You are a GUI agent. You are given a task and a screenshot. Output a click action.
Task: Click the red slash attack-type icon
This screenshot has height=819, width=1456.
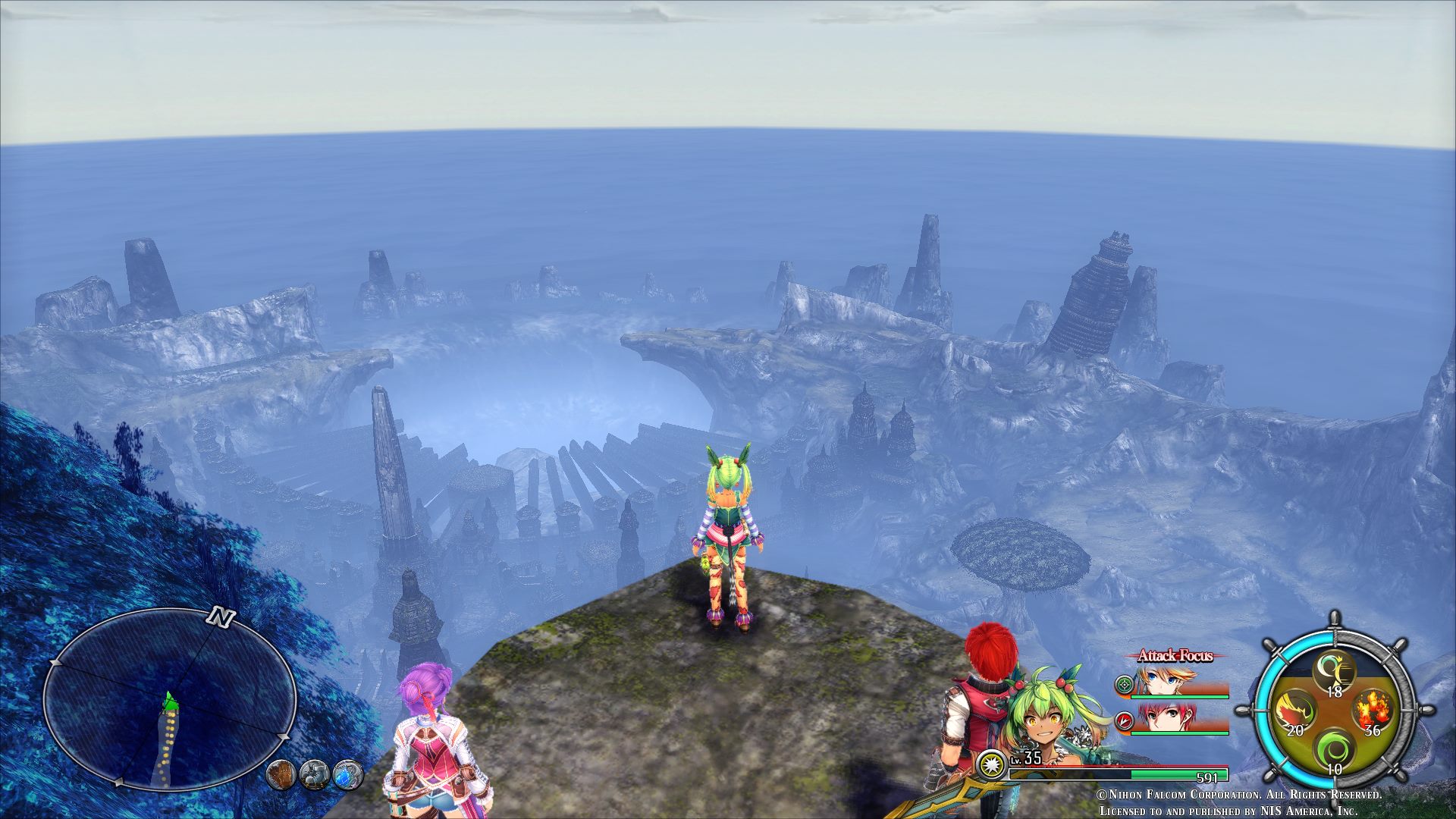click(x=1123, y=720)
